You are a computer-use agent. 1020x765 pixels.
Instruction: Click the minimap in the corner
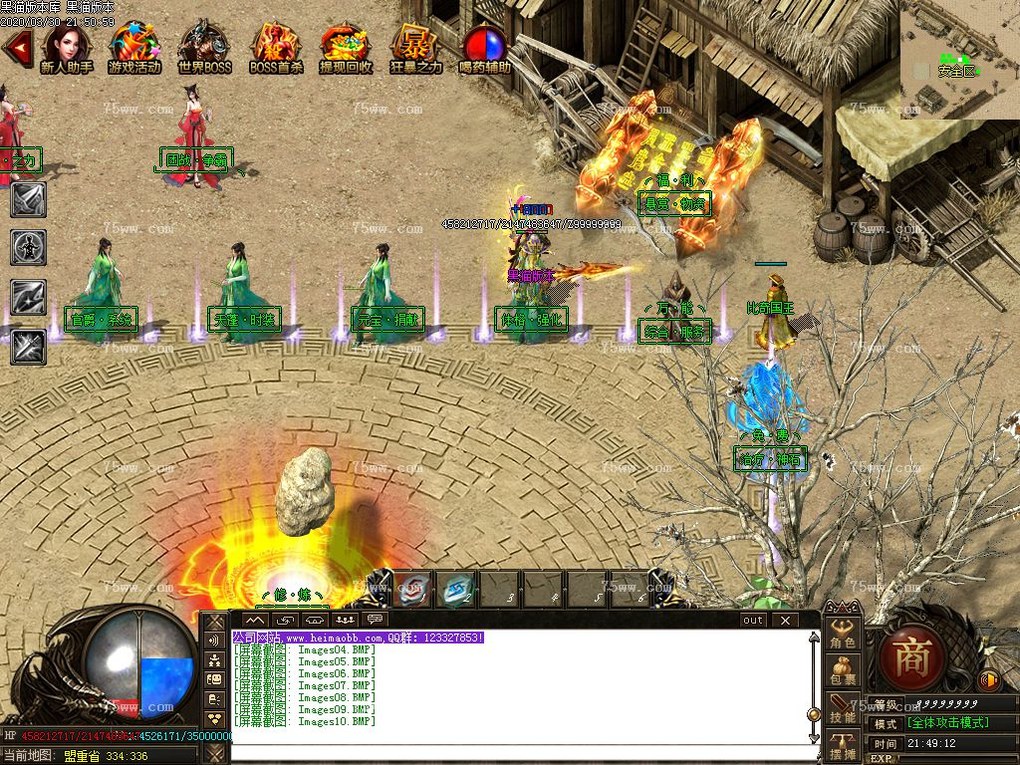959,60
